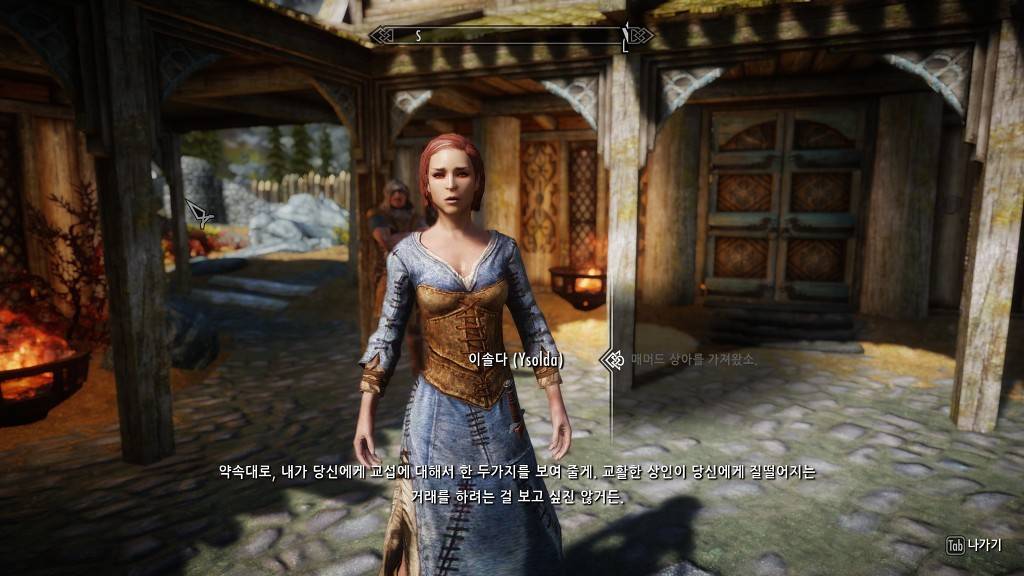This screenshot has width=1024, height=576.
Task: Choose the '매머드 상아를 가져왔소' dialogue reply
Action: tap(693, 359)
